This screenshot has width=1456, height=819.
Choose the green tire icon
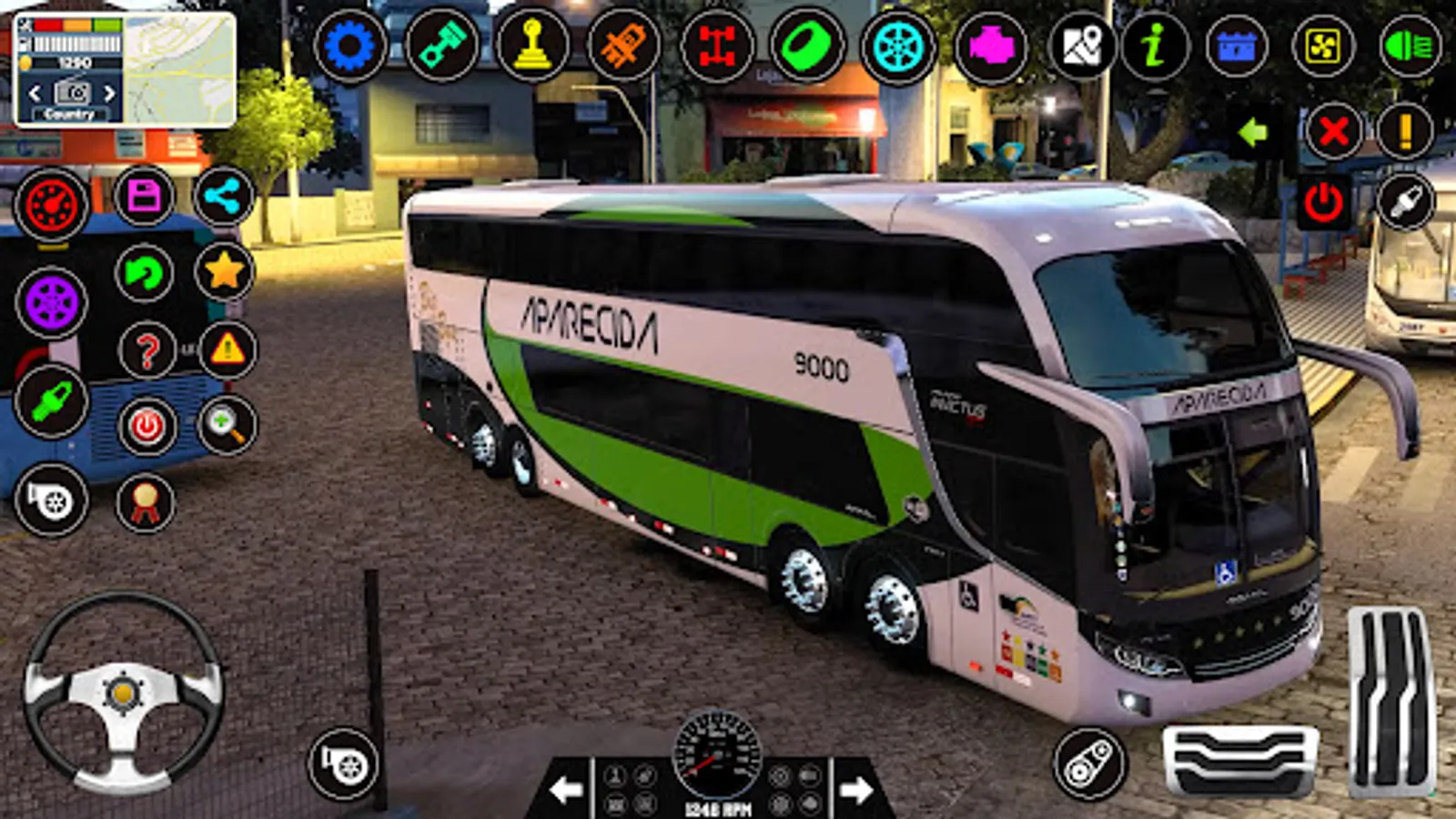806,45
